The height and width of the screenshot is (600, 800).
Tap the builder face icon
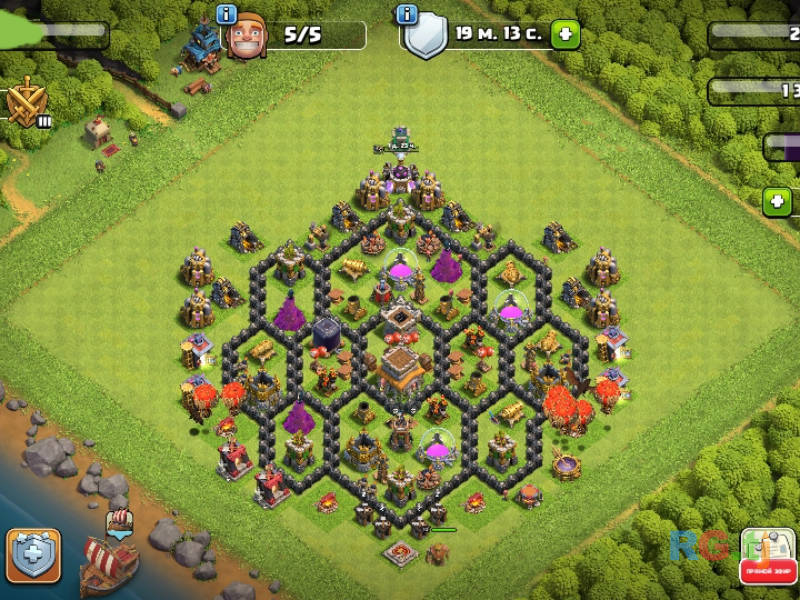[x=247, y=37]
